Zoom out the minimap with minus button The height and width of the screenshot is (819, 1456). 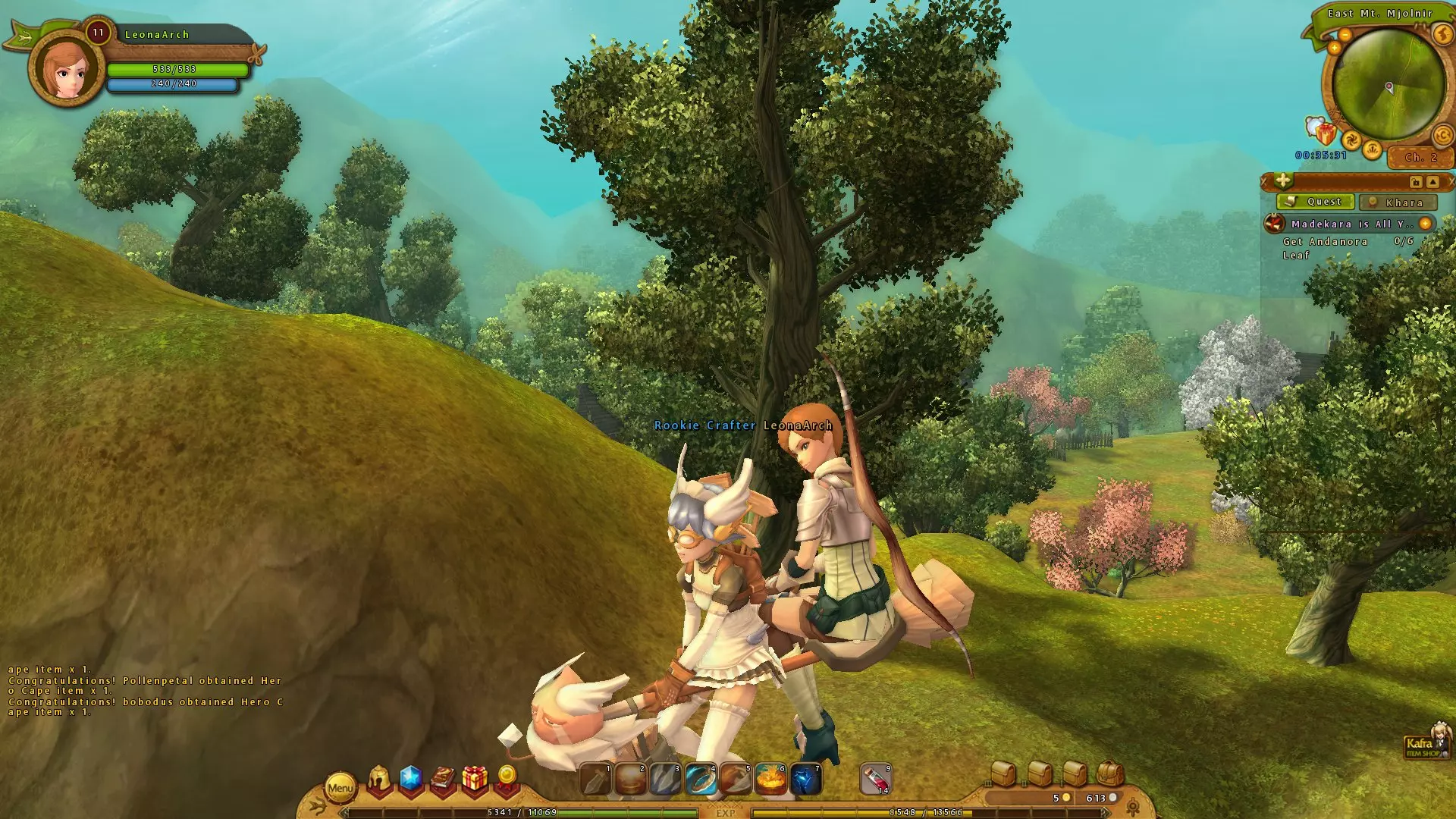click(1345, 35)
